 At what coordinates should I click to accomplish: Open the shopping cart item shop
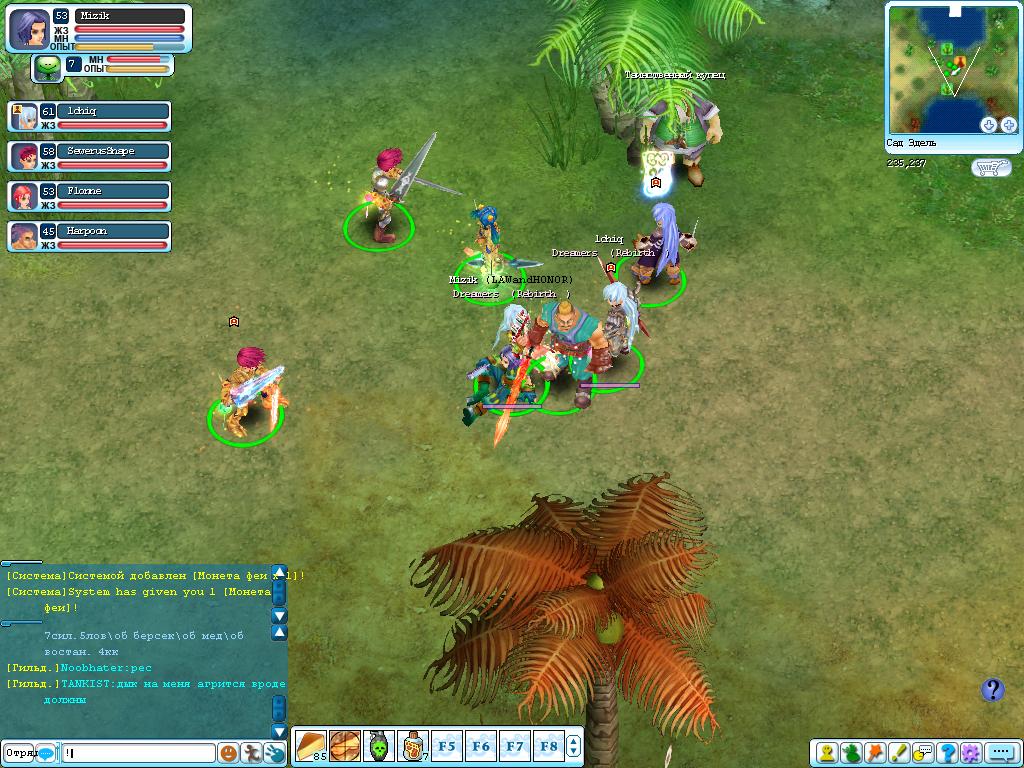click(x=990, y=167)
